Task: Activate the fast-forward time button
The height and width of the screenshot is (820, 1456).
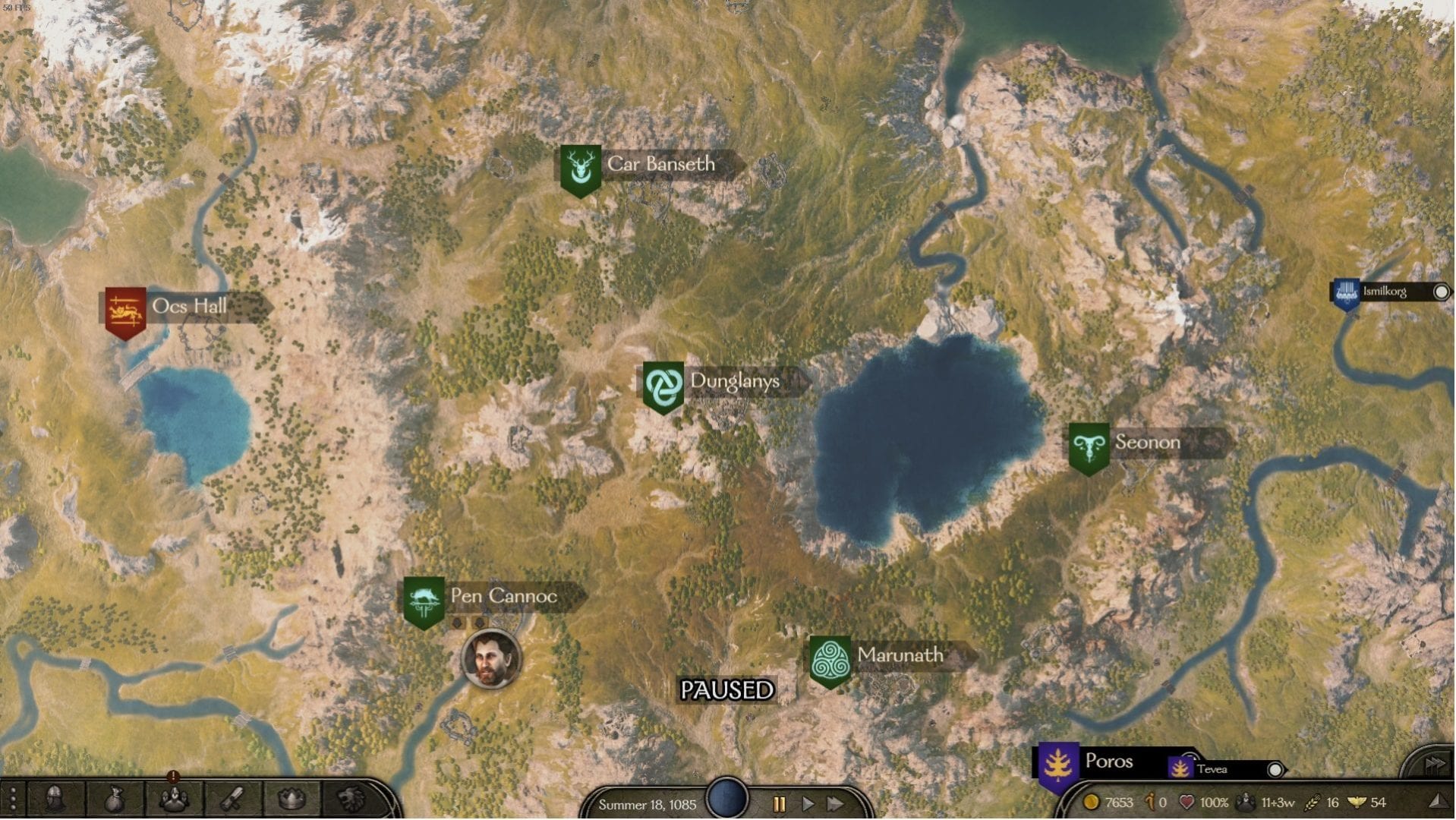Action: pos(836,803)
